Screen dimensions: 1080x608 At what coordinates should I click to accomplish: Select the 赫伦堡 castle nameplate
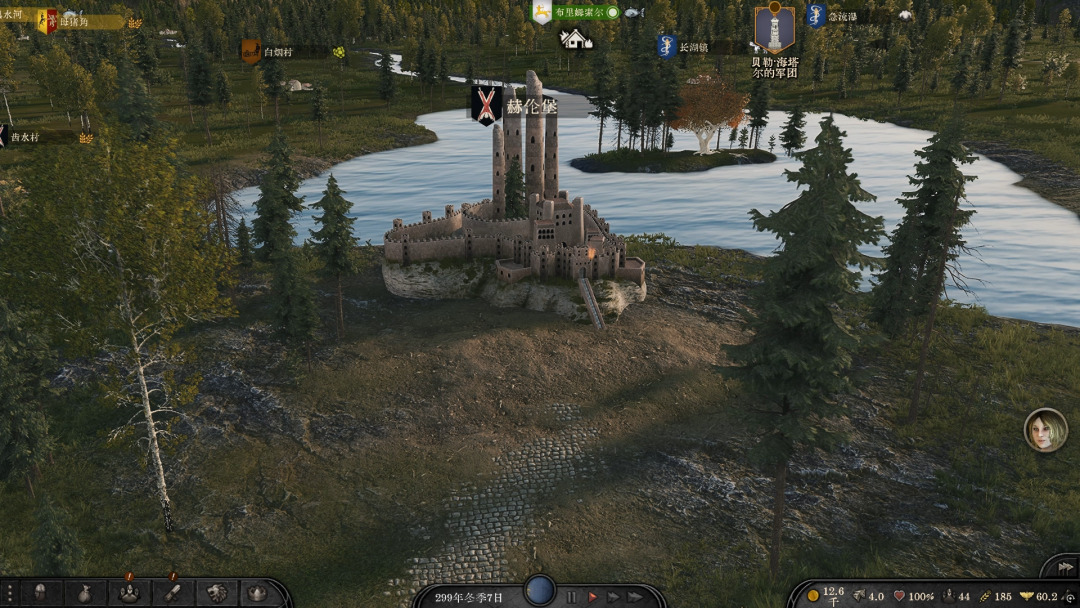528,106
